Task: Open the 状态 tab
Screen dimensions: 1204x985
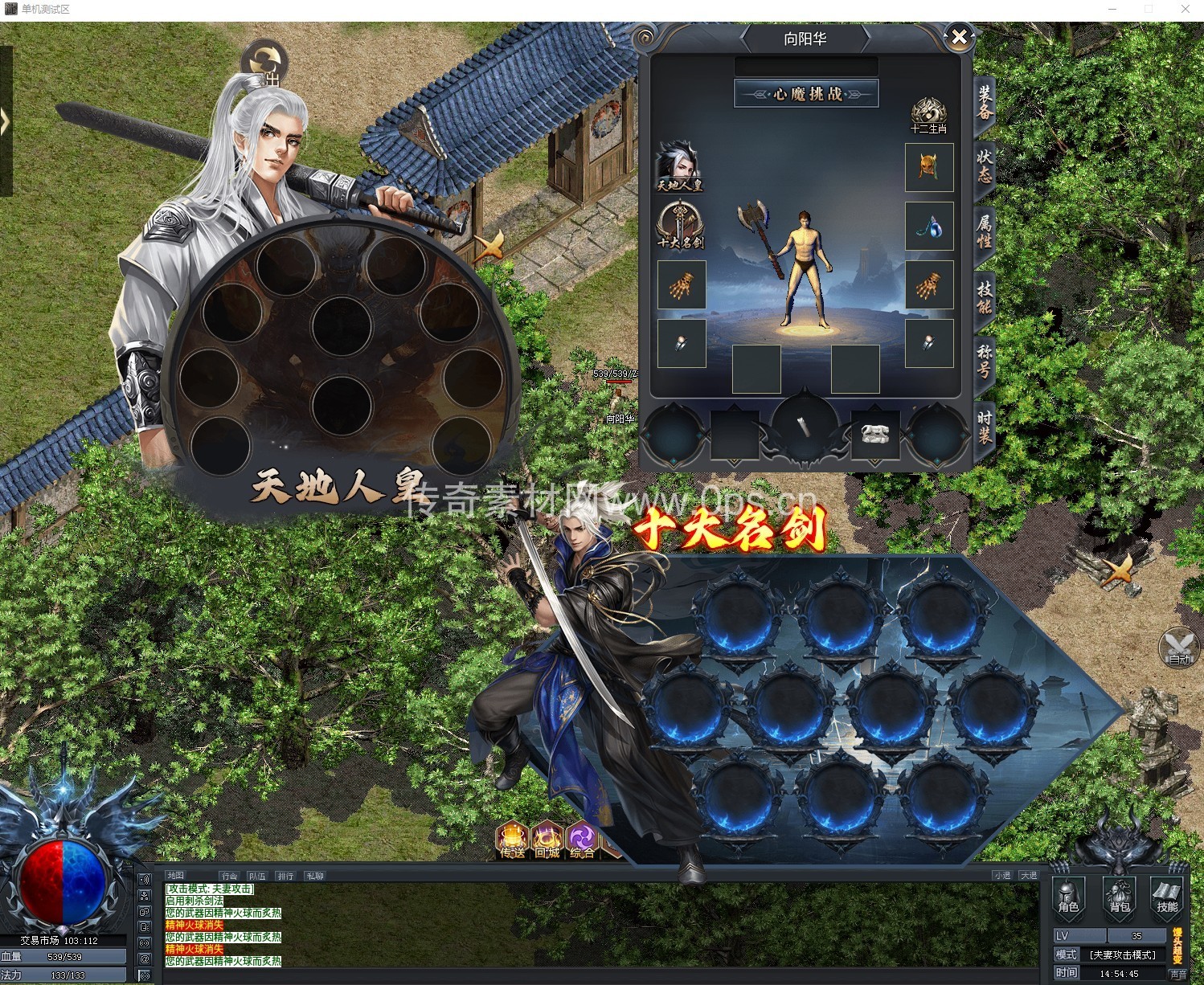Action: (x=985, y=166)
